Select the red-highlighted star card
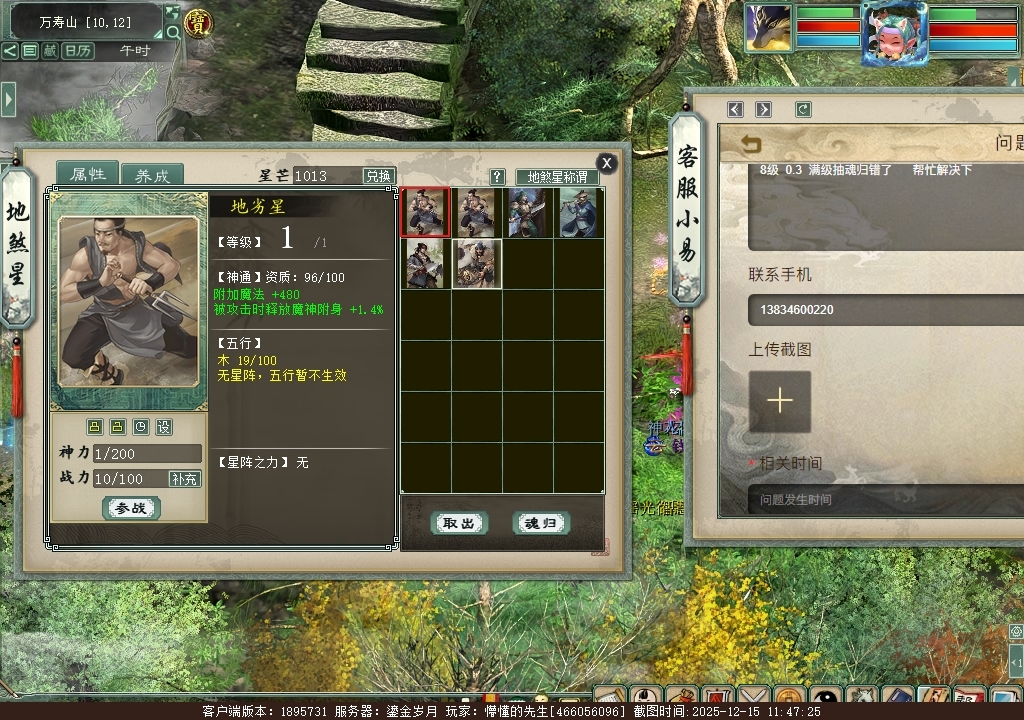Image resolution: width=1024 pixels, height=720 pixels. 425,212
